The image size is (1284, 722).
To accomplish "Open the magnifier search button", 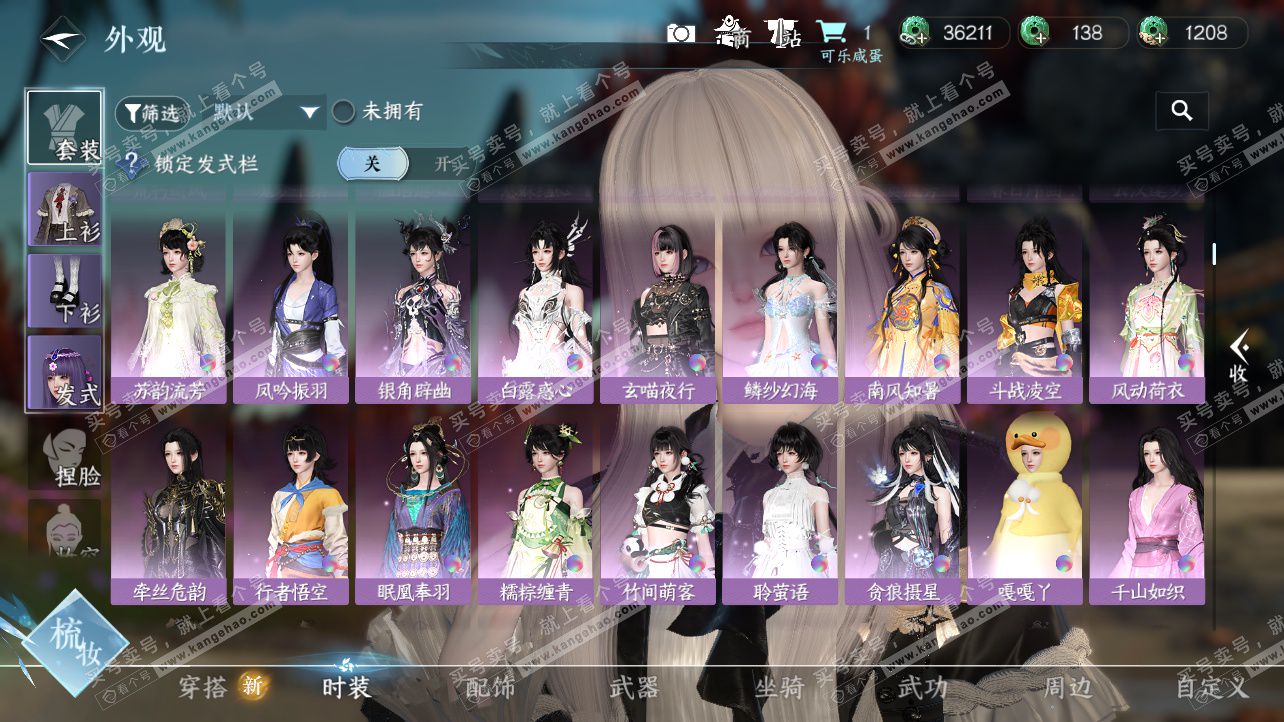I will (1181, 111).
